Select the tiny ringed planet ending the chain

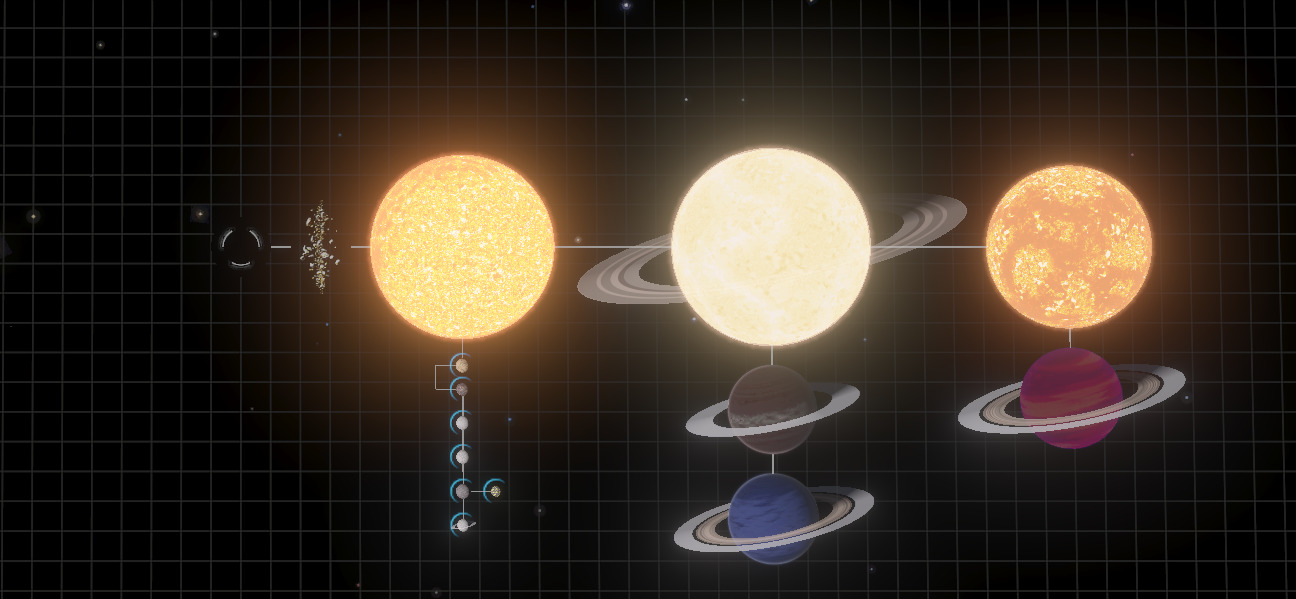point(462,524)
